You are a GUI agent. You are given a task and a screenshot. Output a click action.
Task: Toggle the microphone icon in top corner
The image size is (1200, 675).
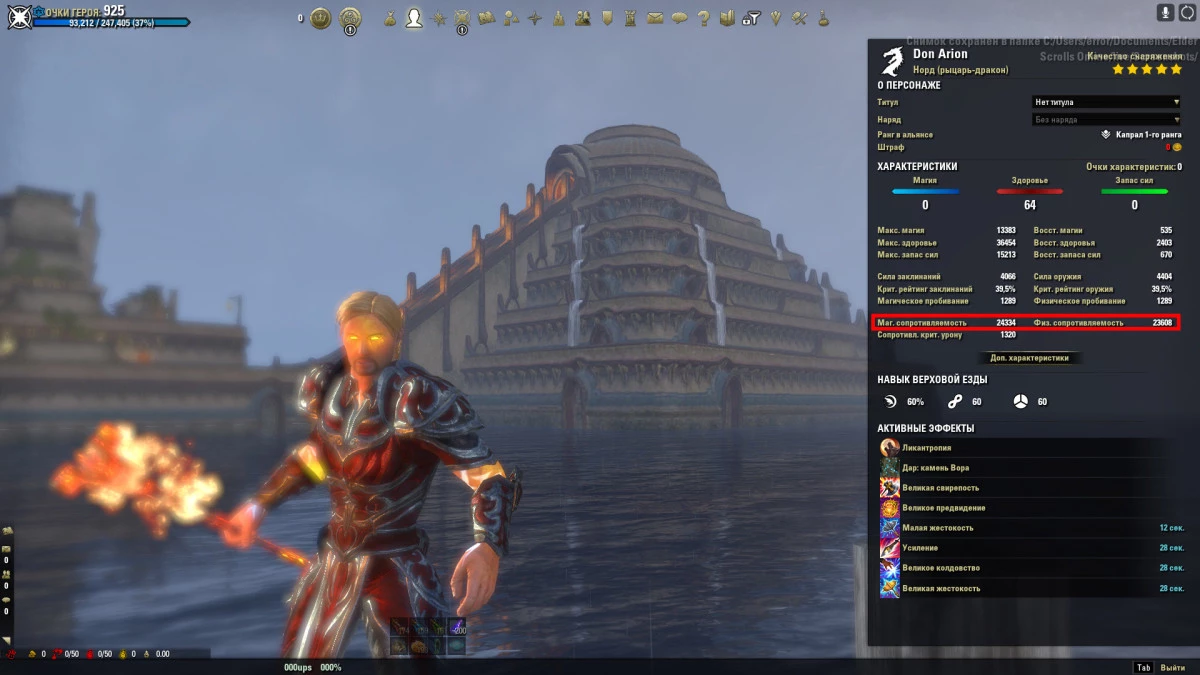coord(1165,12)
